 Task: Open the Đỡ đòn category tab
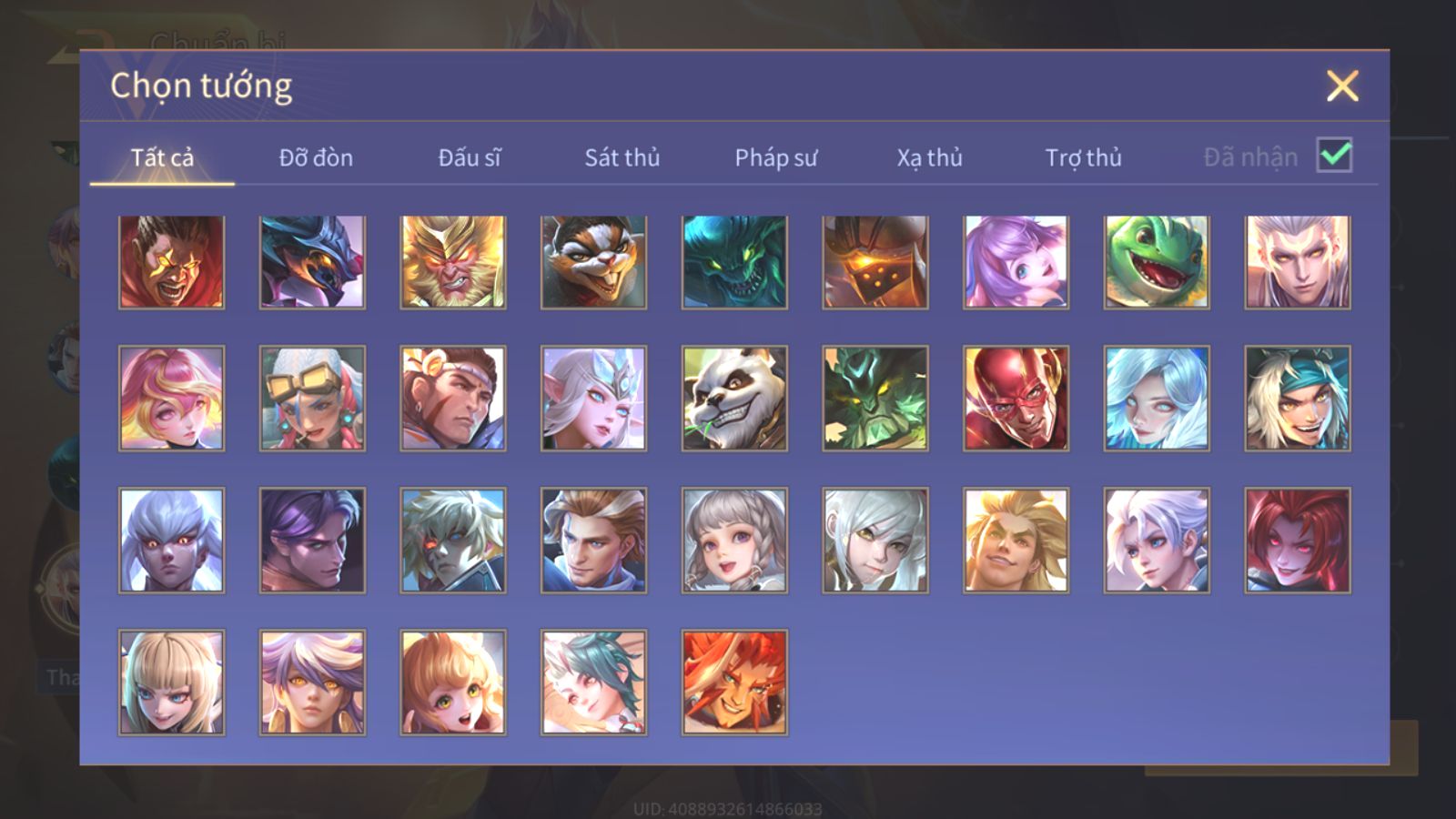point(316,157)
